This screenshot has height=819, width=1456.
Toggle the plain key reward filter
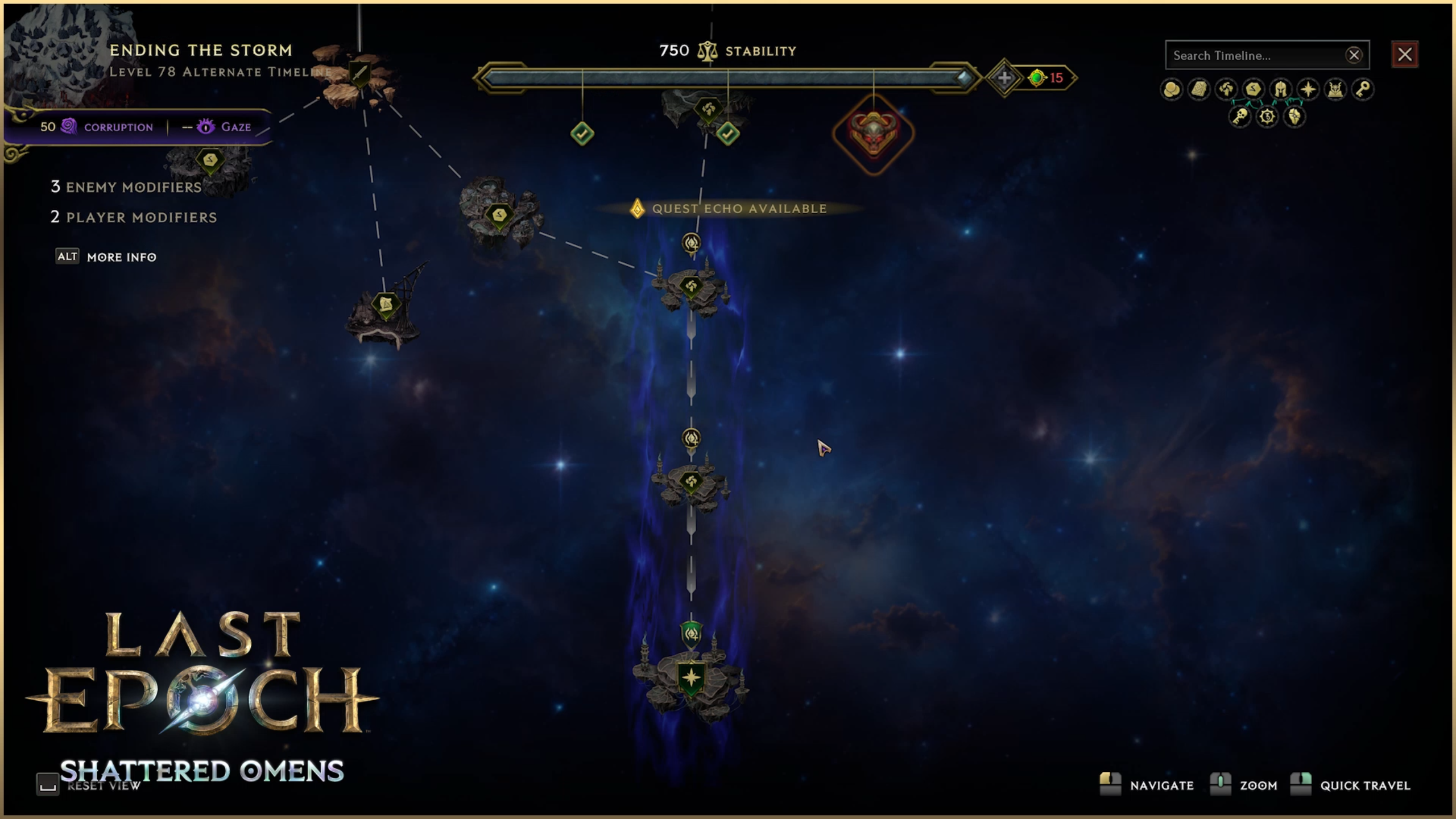point(1363,89)
